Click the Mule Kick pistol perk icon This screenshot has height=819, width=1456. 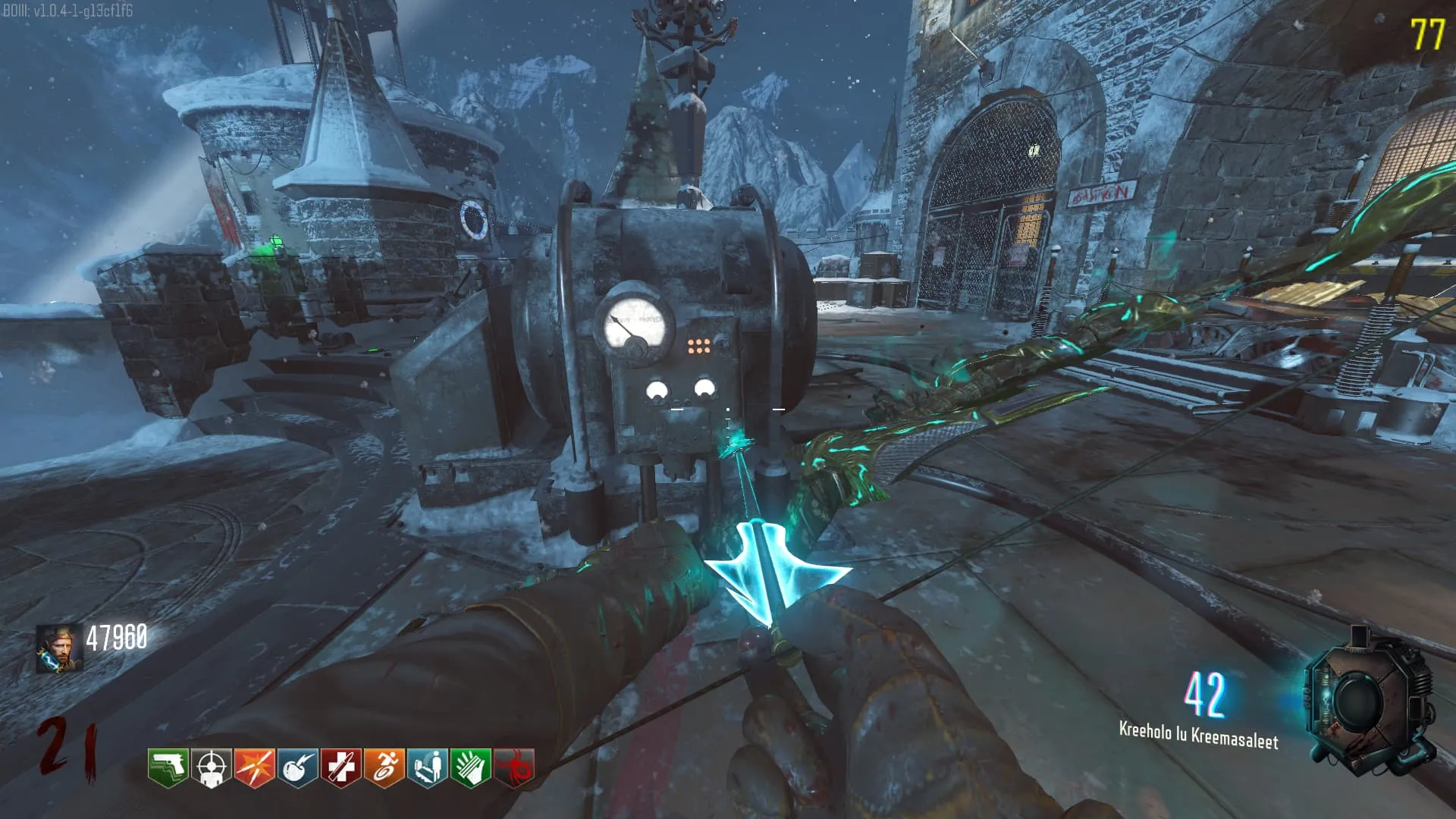168,768
